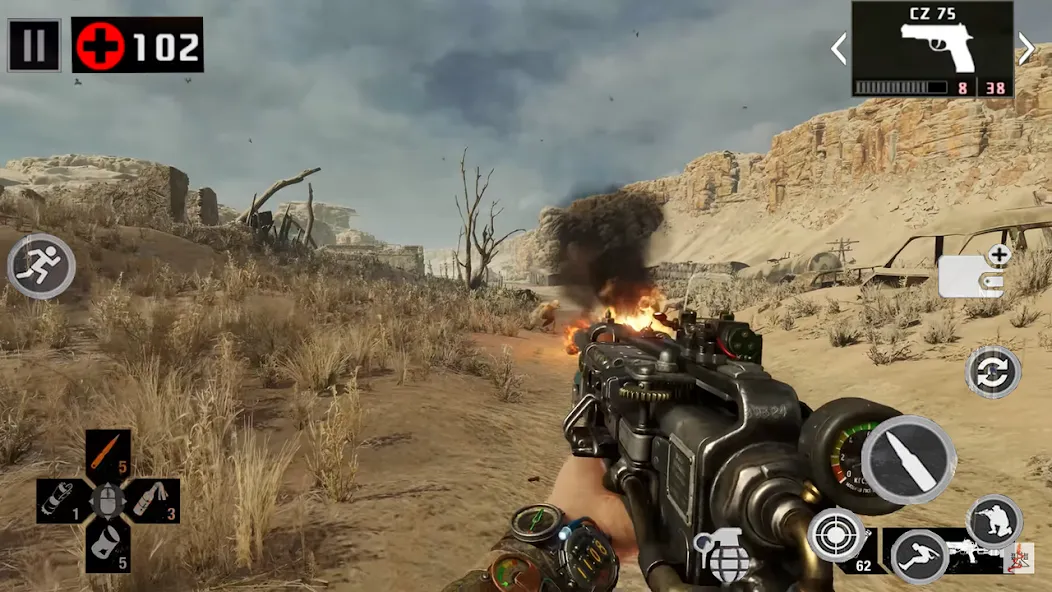Screen dimensions: 1052x592
Task: Choose the pipe bomb slot
Action: coord(60,500)
